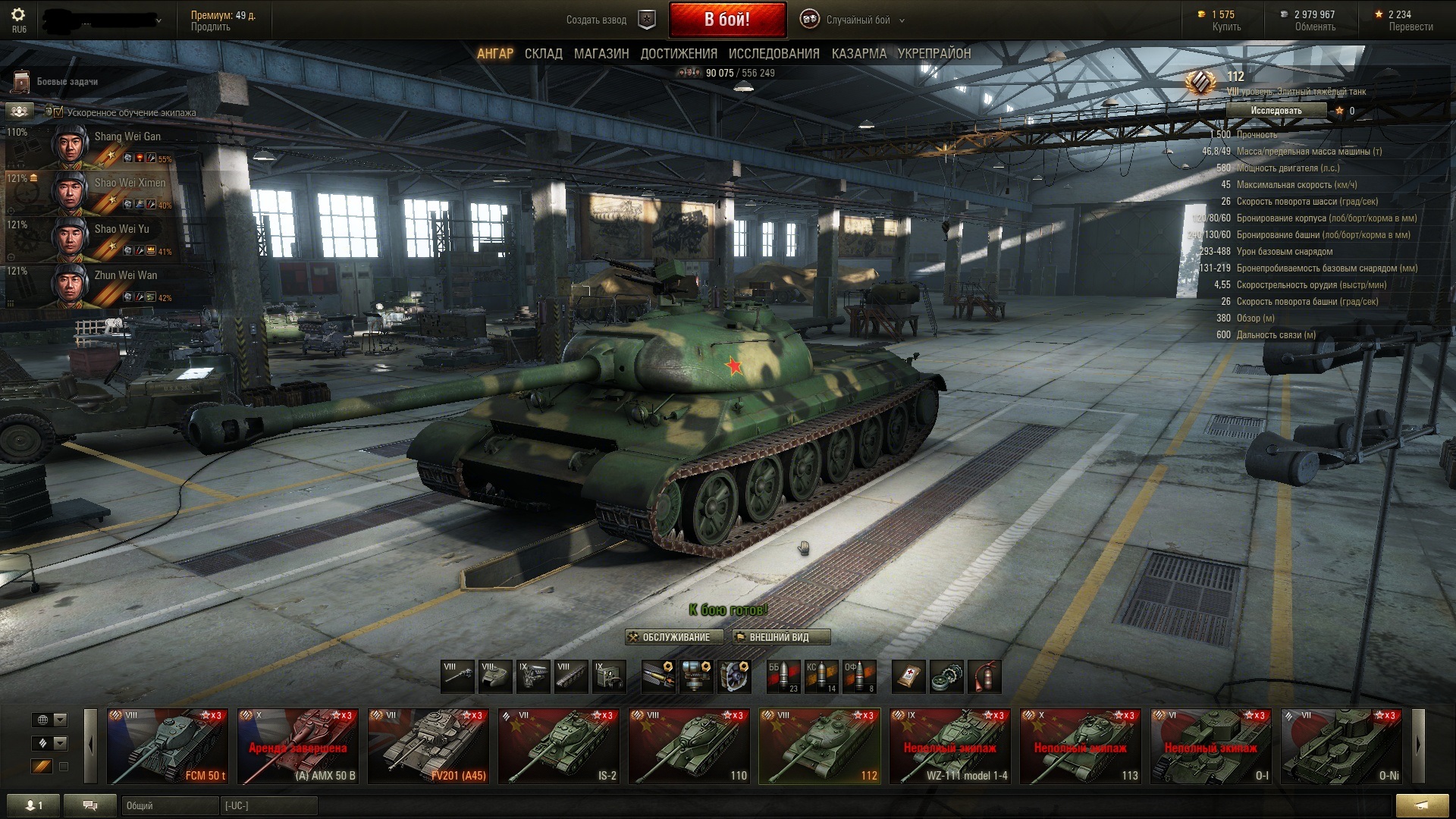Select the fire extinguisher consumable slot
1456x819 pixels.
click(984, 676)
